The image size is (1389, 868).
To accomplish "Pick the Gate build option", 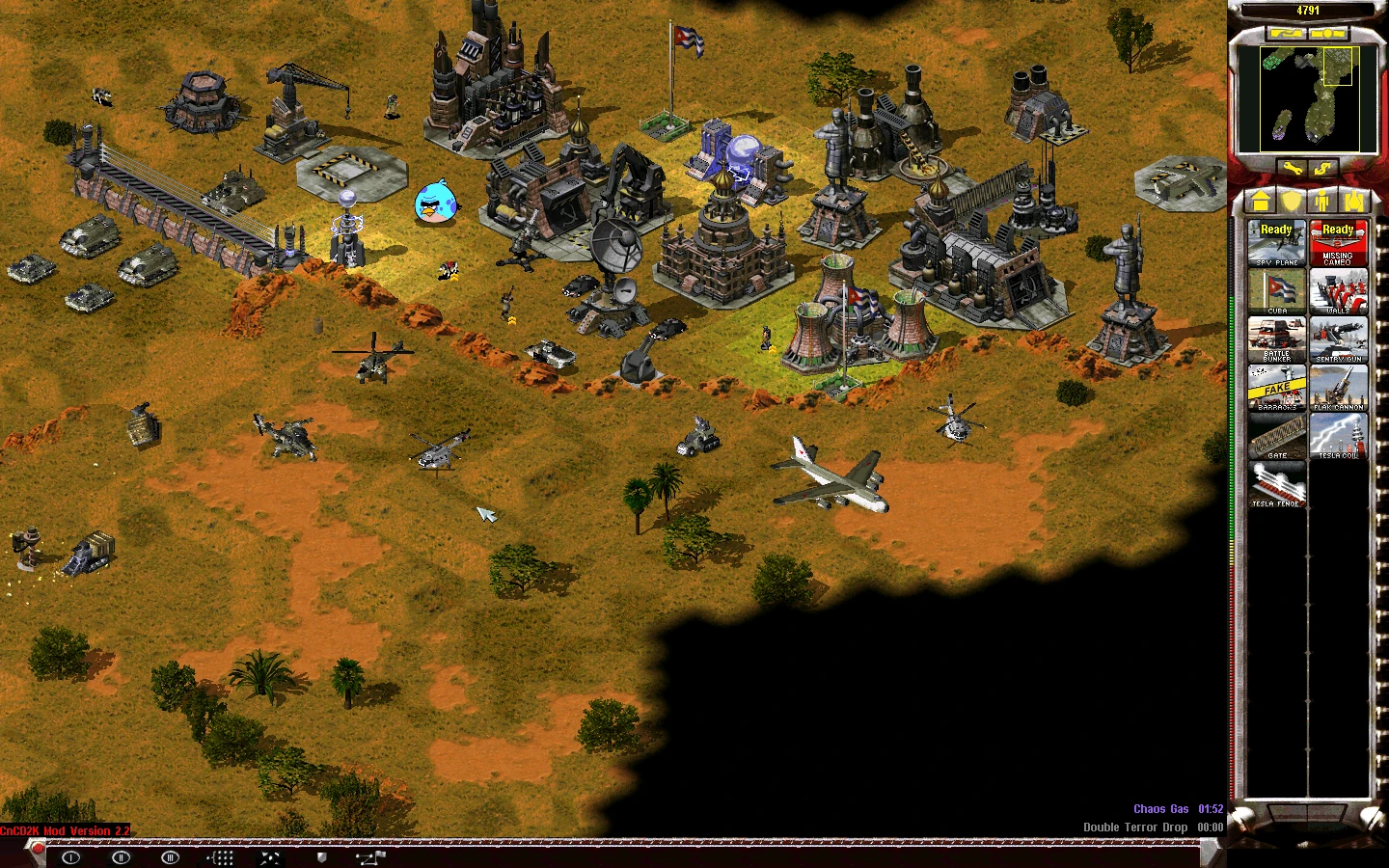I will click(1276, 436).
